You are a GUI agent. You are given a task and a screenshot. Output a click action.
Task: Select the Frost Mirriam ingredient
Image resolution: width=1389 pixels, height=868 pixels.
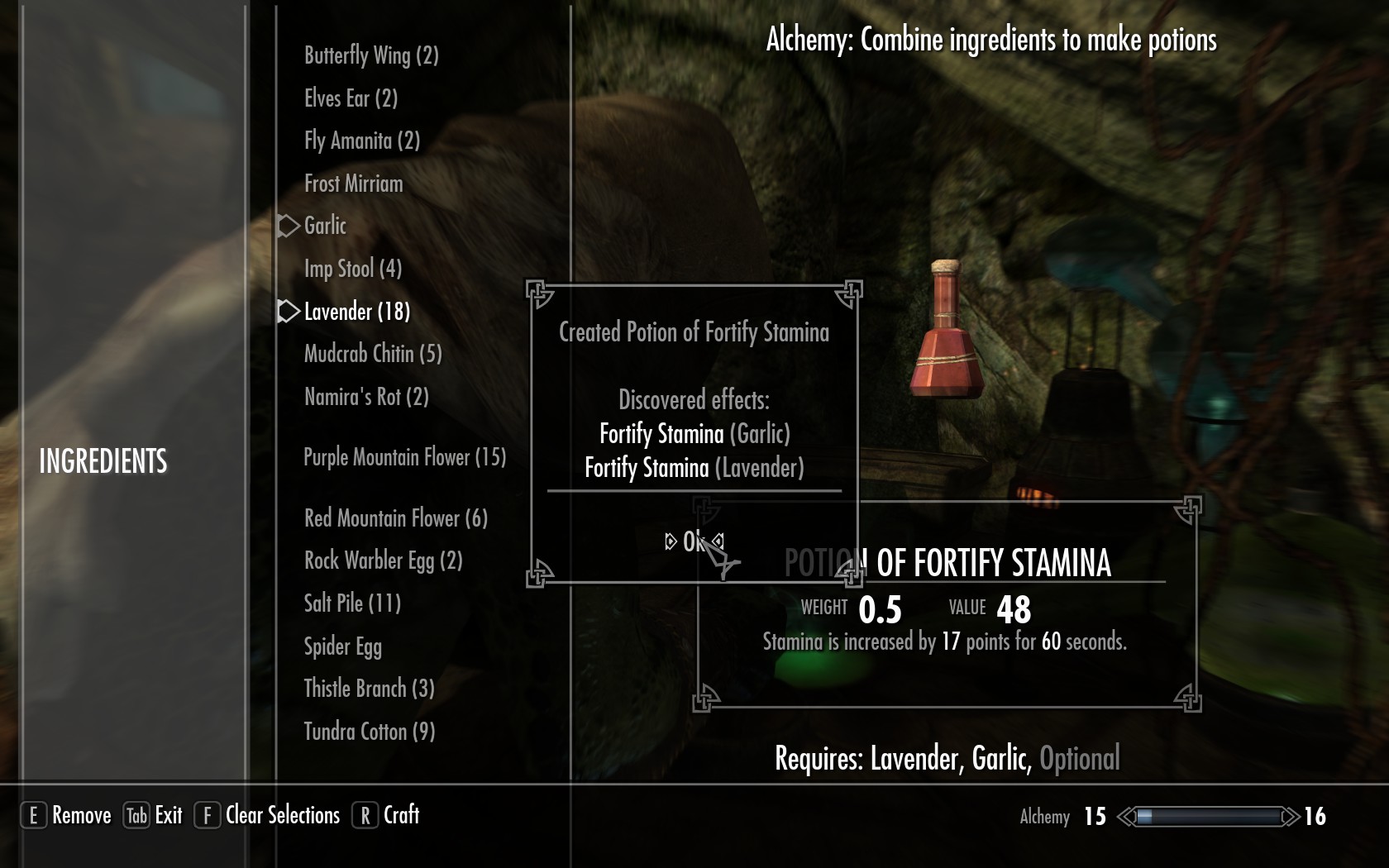click(353, 184)
